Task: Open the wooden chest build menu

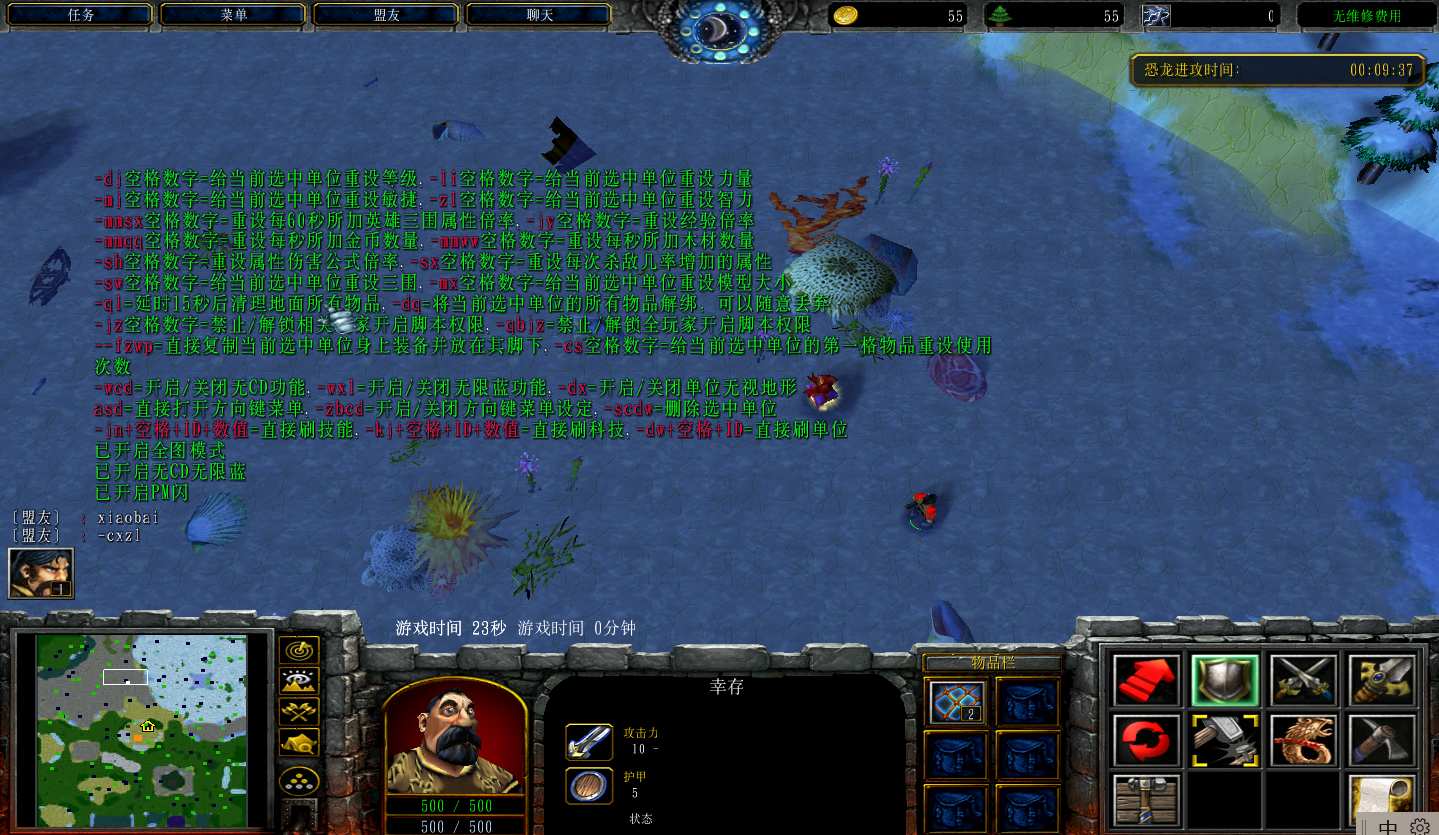Action: (x=1146, y=800)
